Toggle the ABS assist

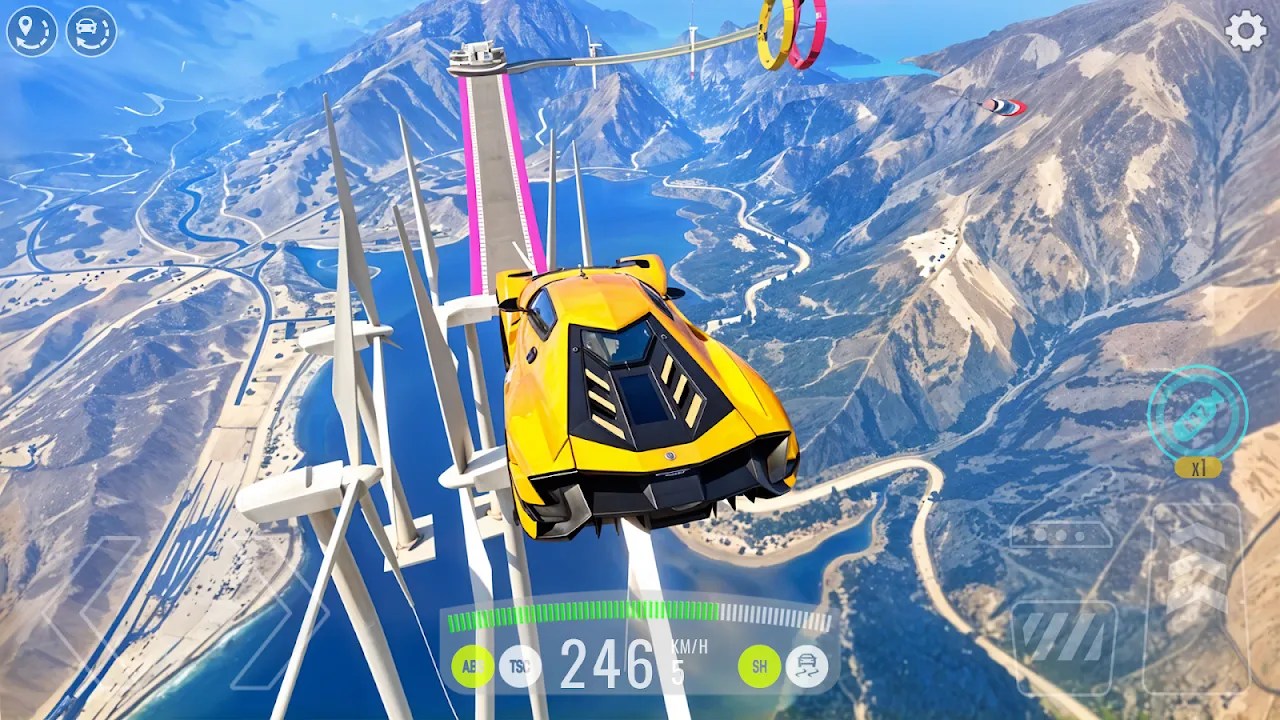click(x=472, y=666)
